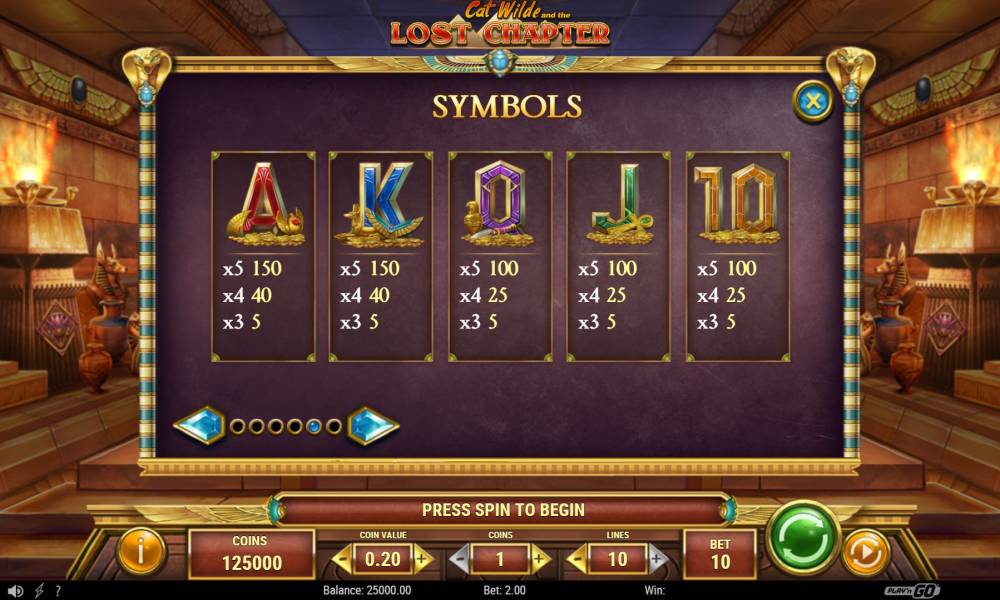Jump to the last paytable page dot
1000x600 pixels.
(333, 426)
